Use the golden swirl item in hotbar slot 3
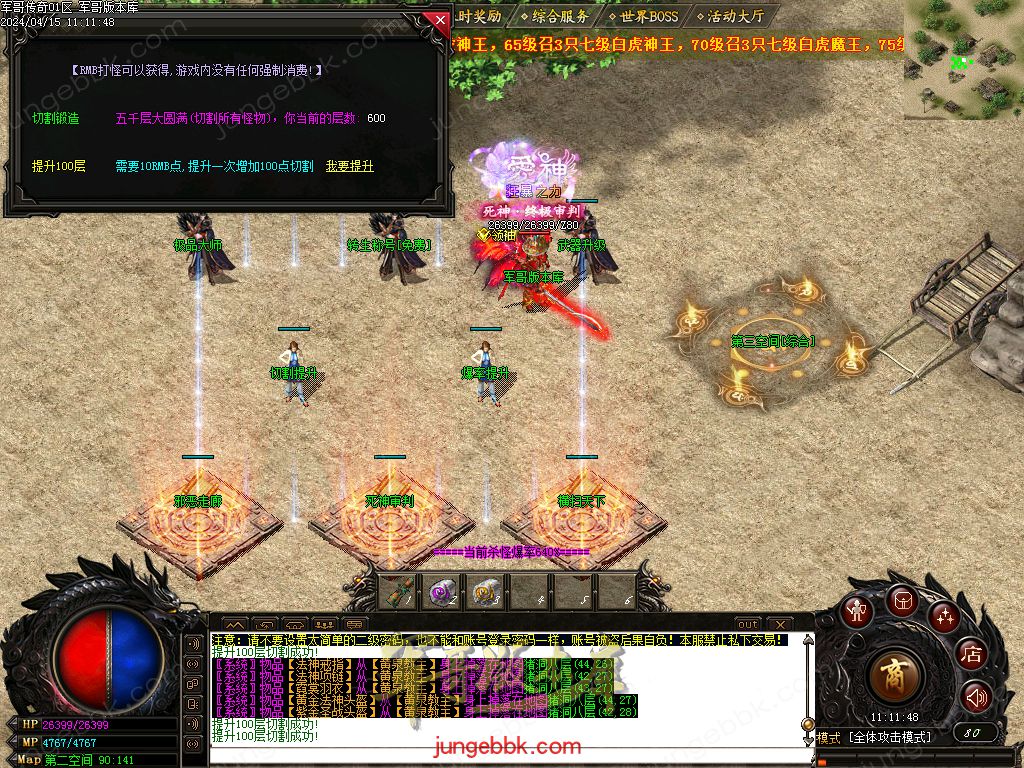Viewport: 1024px width, 768px height. [x=486, y=593]
